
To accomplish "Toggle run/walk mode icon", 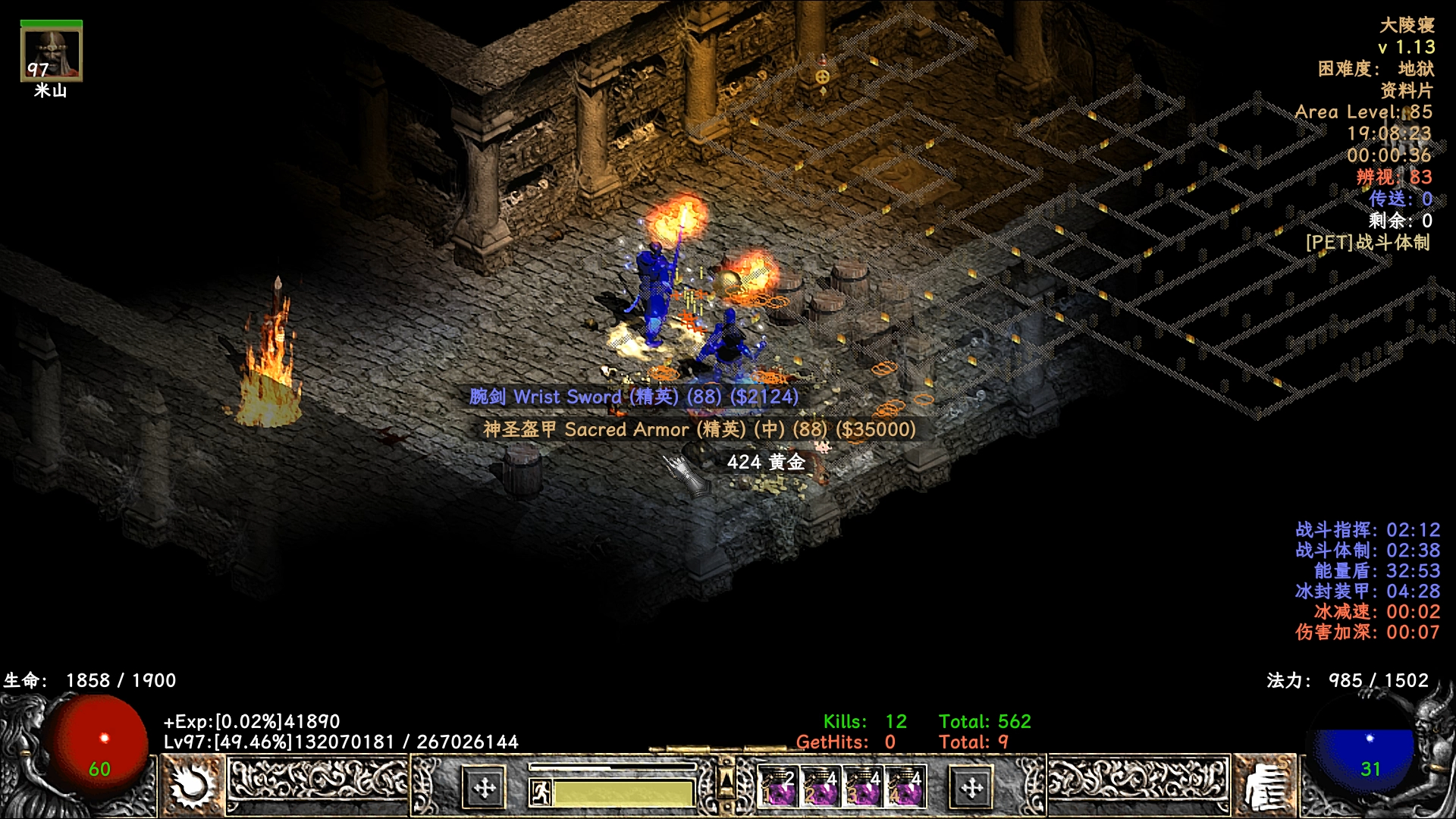I will (x=540, y=793).
